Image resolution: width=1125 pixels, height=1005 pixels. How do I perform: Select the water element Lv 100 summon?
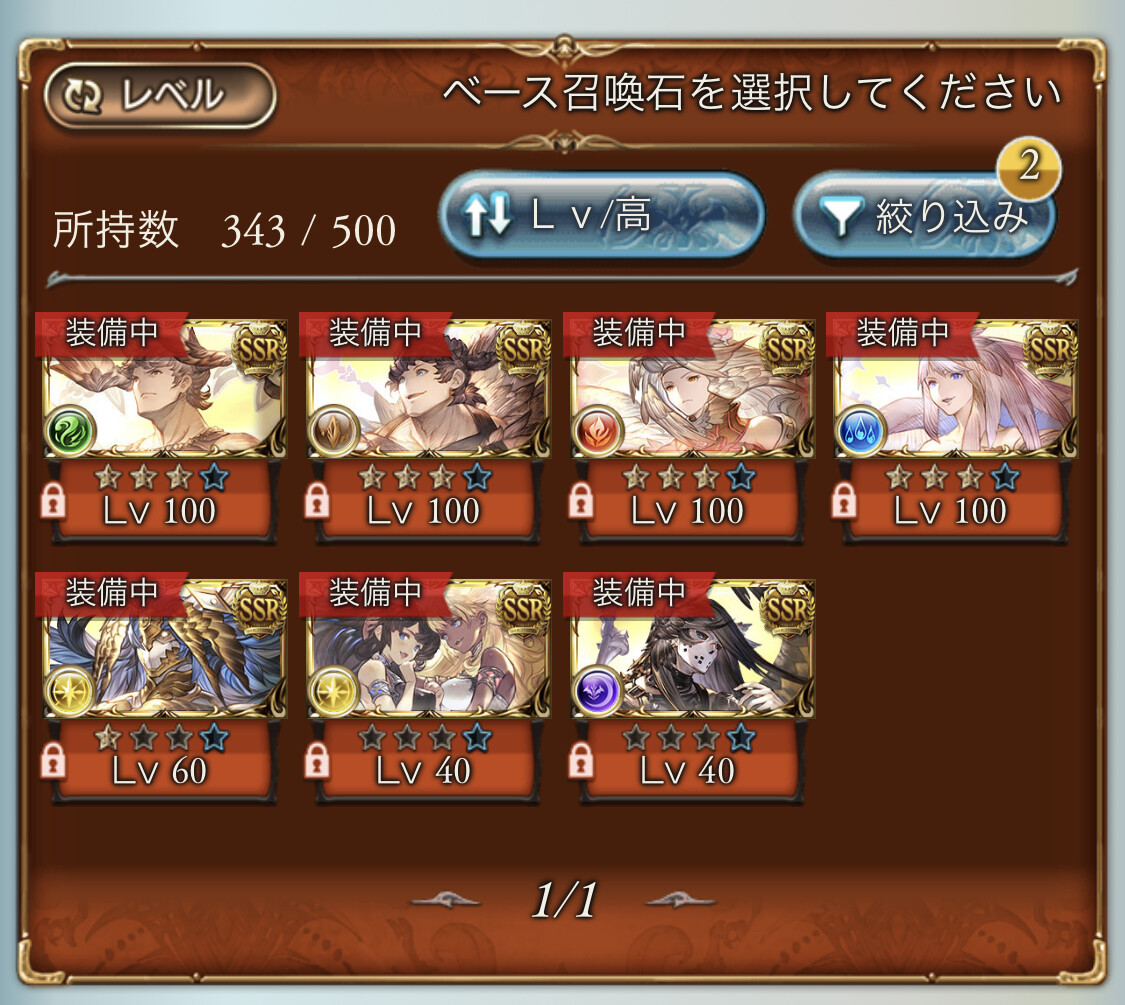(x=955, y=390)
